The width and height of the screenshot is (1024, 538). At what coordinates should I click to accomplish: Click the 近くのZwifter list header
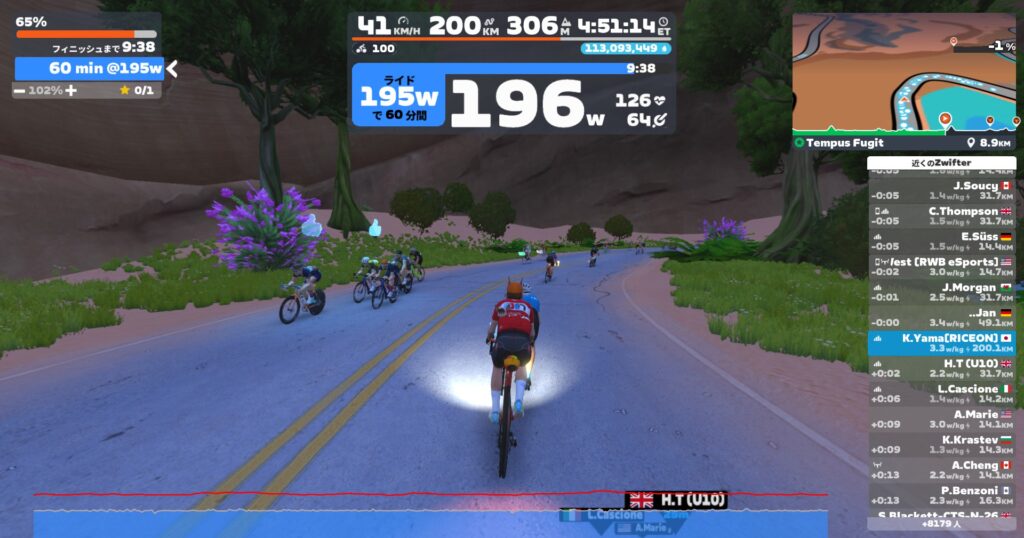941,163
